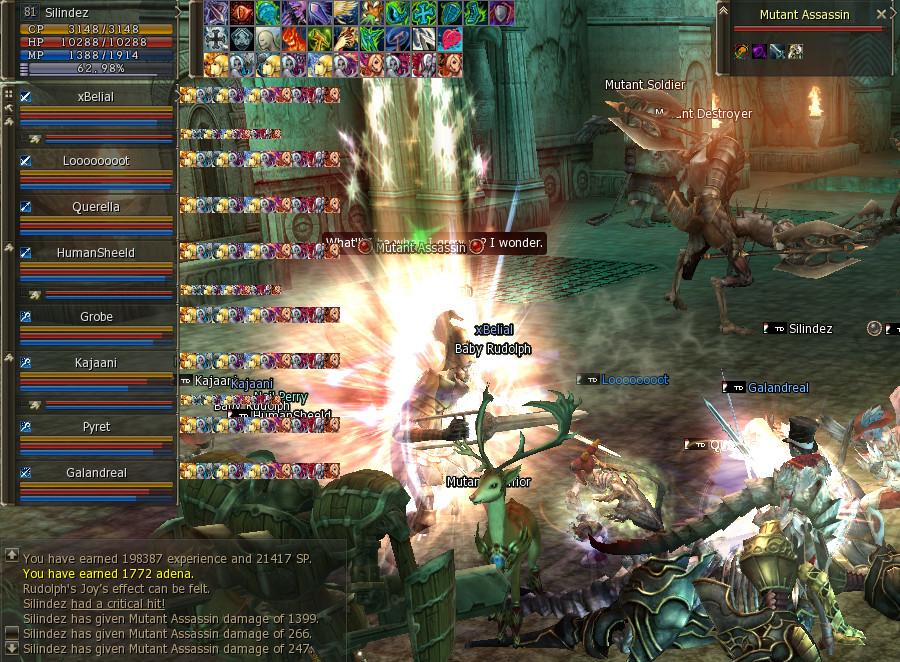The width and height of the screenshot is (900, 662).
Task: Select party member xBelial
Action: [96, 97]
